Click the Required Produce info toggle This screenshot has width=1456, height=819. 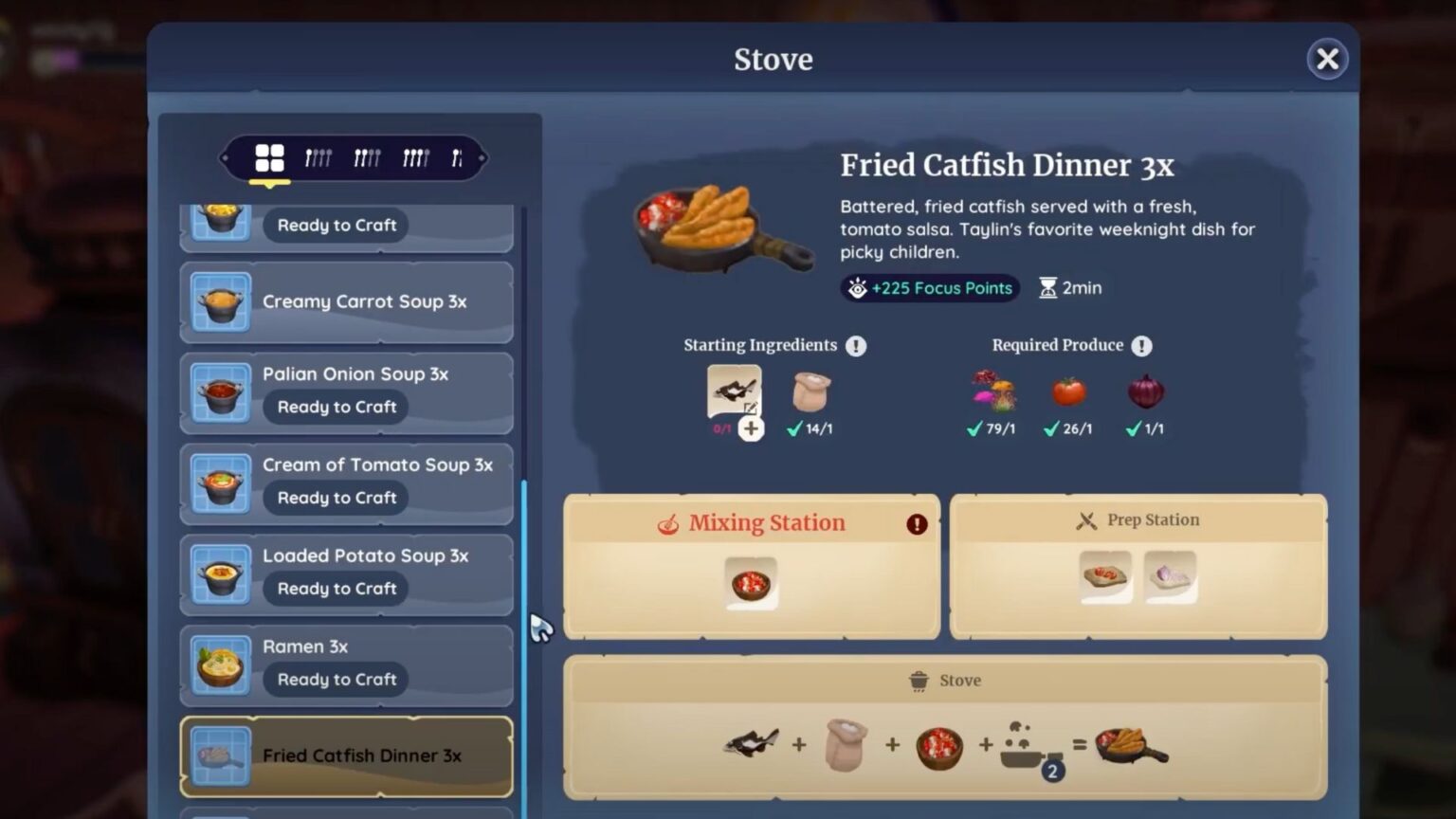point(1142,345)
